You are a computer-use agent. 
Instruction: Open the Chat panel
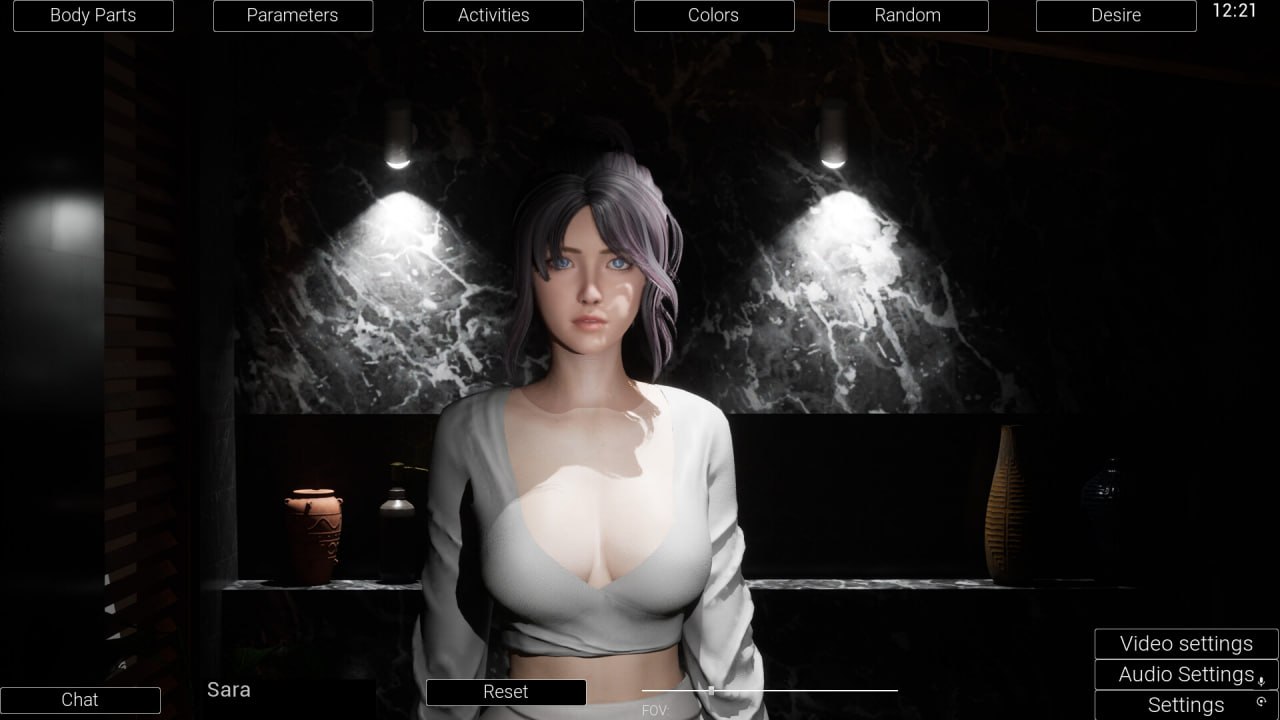pyautogui.click(x=80, y=700)
